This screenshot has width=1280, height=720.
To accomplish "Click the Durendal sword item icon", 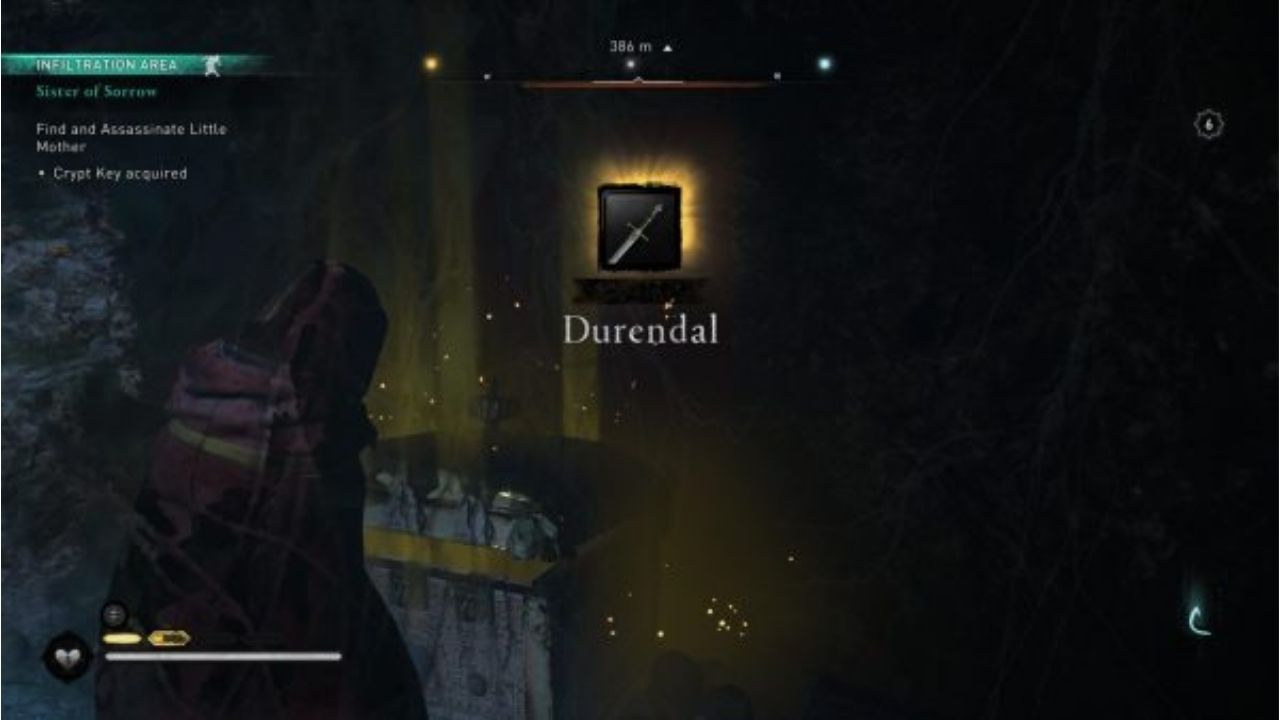I will pos(639,228).
